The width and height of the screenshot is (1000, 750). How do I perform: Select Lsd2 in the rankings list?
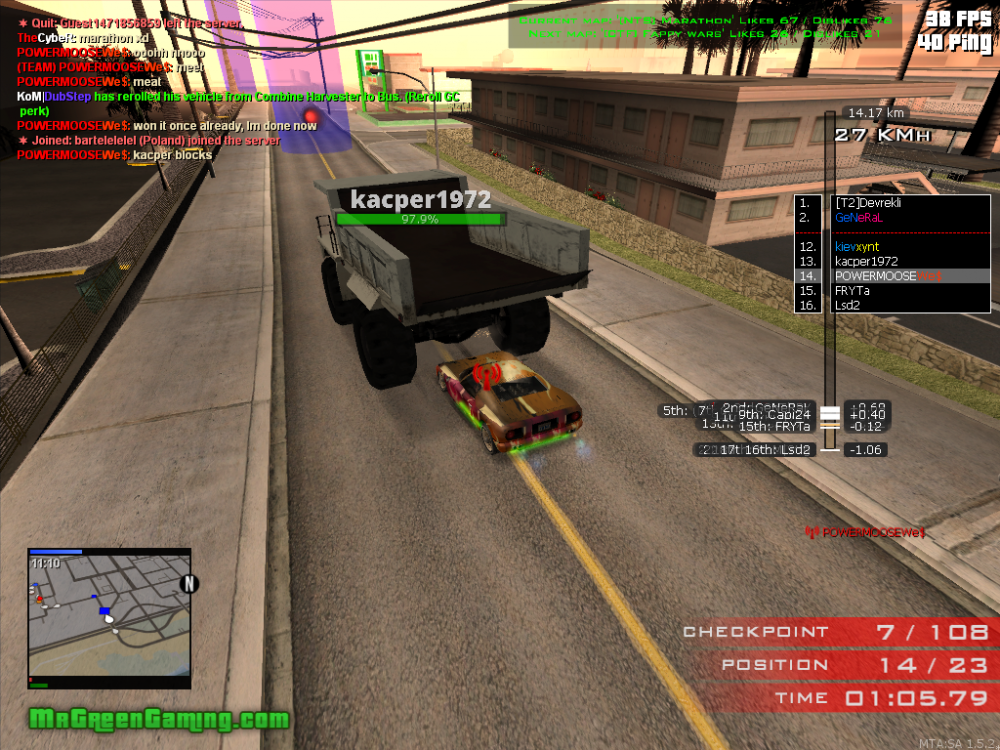848,306
